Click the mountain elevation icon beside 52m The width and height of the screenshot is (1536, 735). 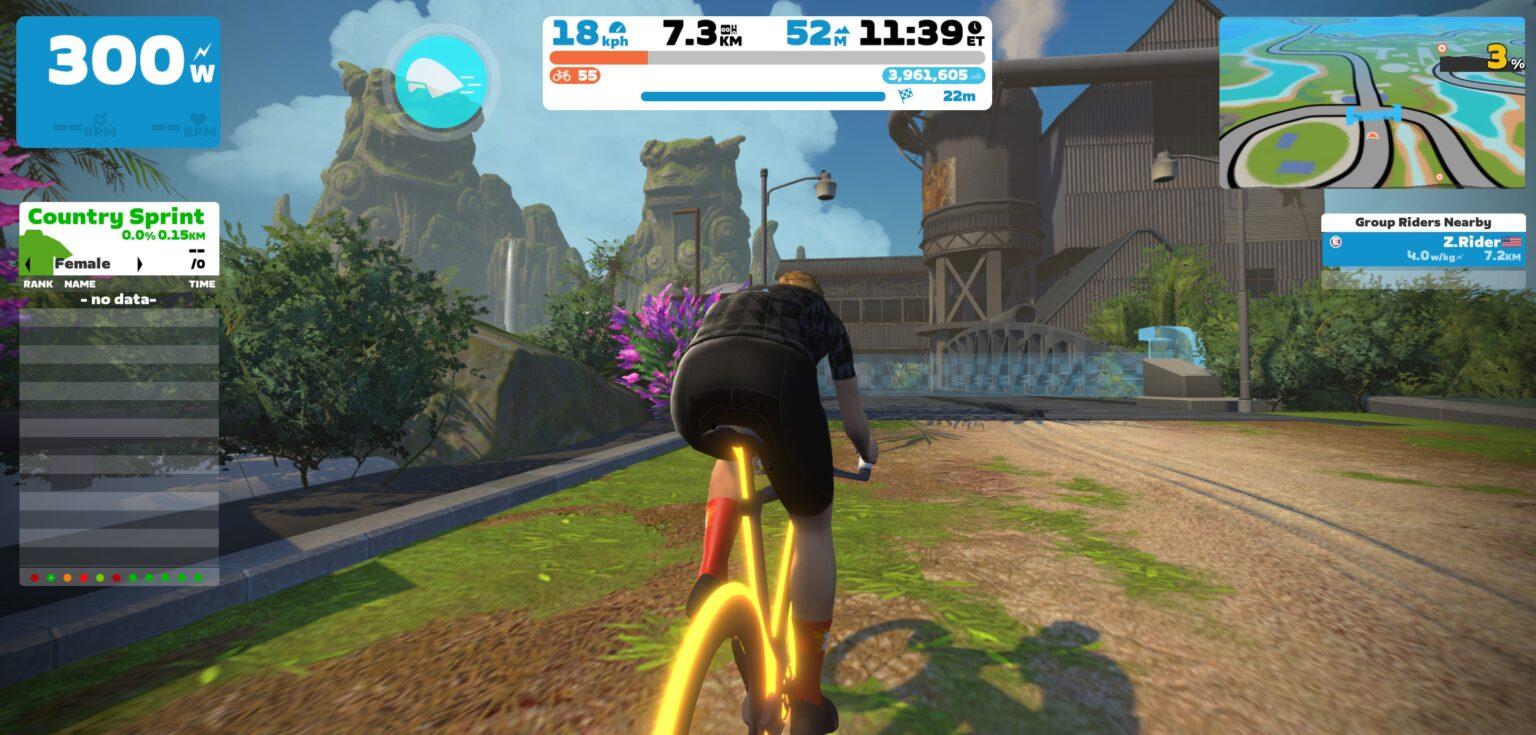coord(843,30)
